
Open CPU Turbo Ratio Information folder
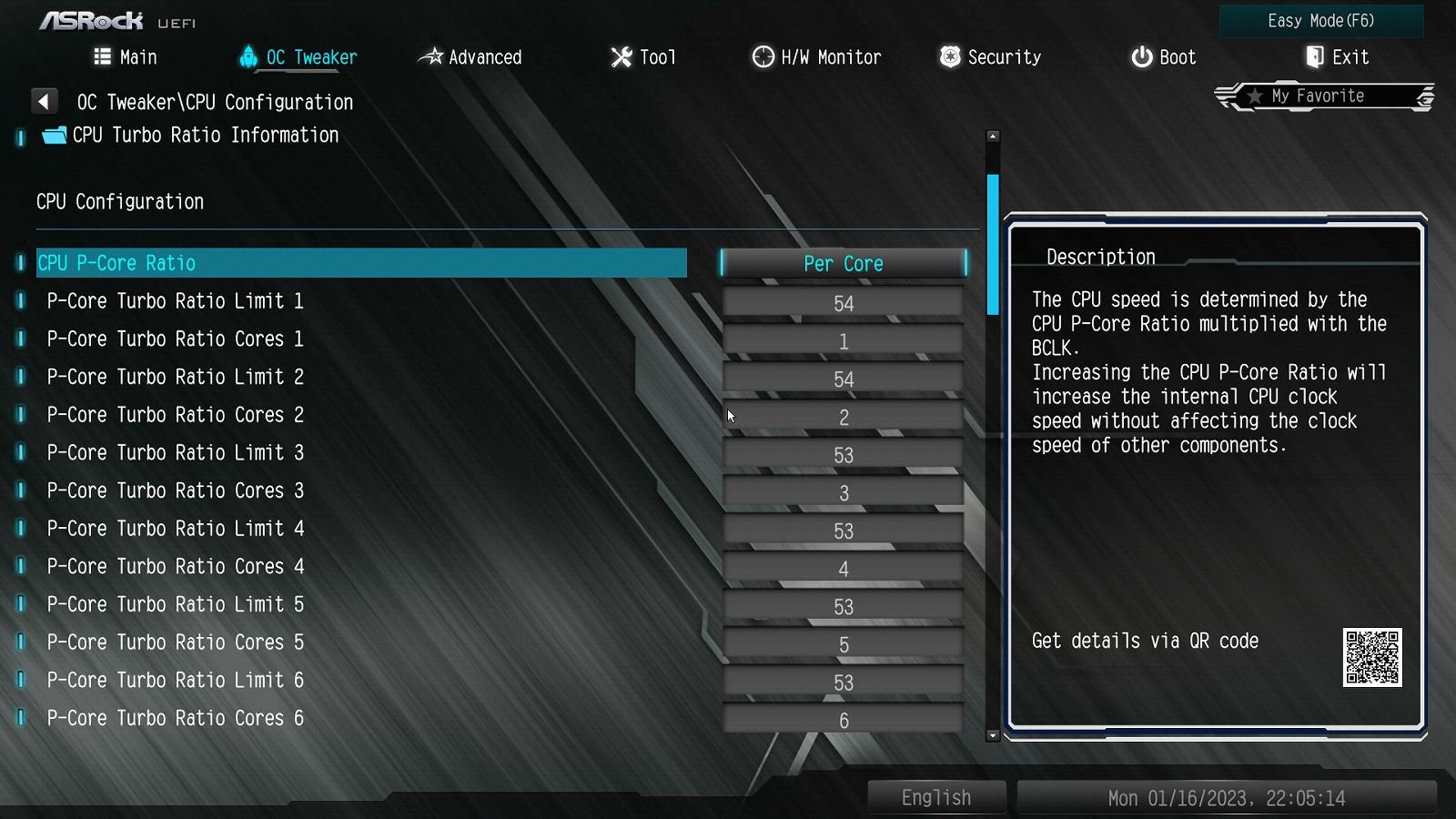pyautogui.click(x=205, y=136)
